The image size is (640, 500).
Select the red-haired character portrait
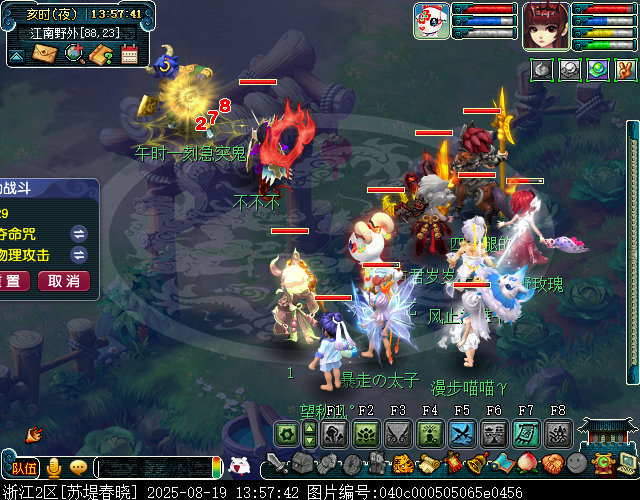coord(545,24)
